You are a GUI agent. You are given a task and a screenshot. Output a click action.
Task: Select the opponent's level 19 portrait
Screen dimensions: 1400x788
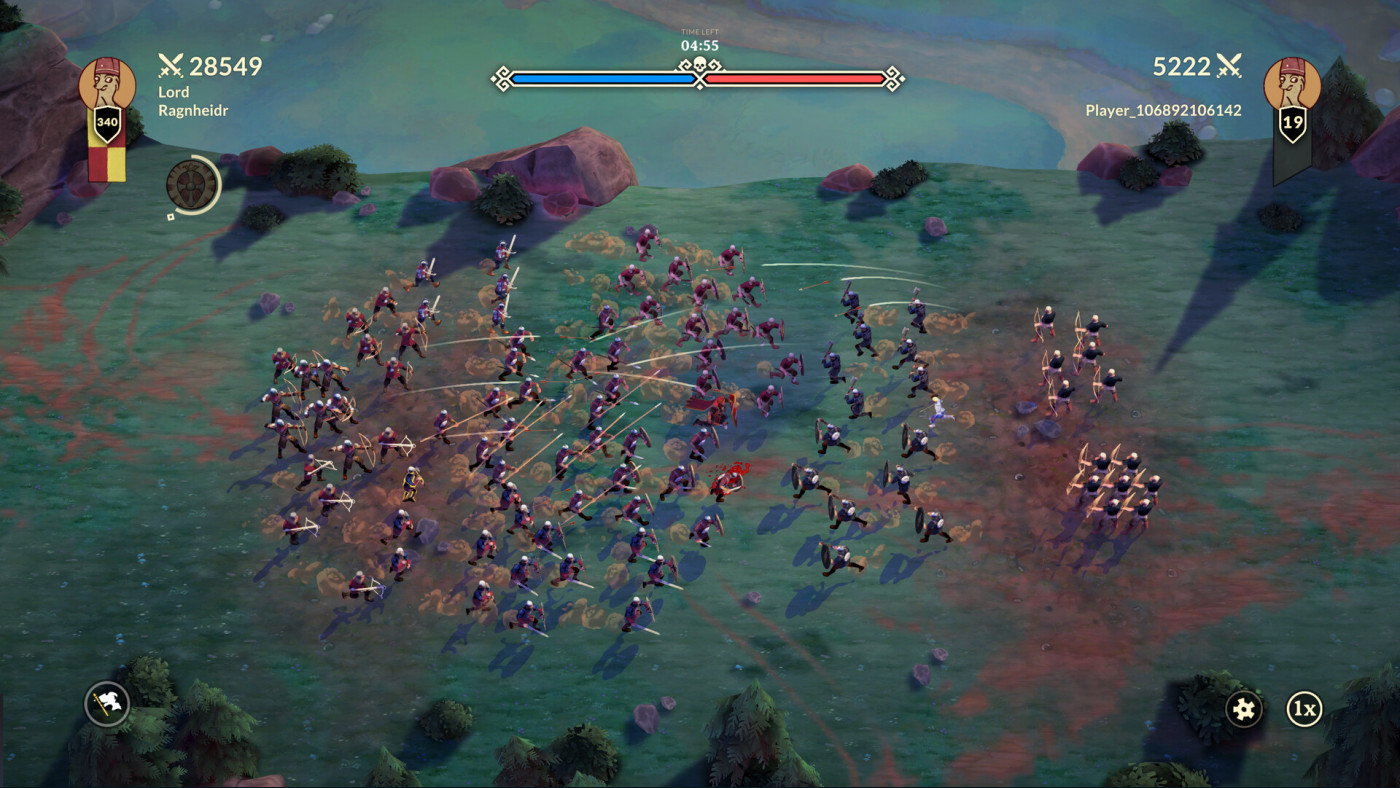tap(1292, 86)
